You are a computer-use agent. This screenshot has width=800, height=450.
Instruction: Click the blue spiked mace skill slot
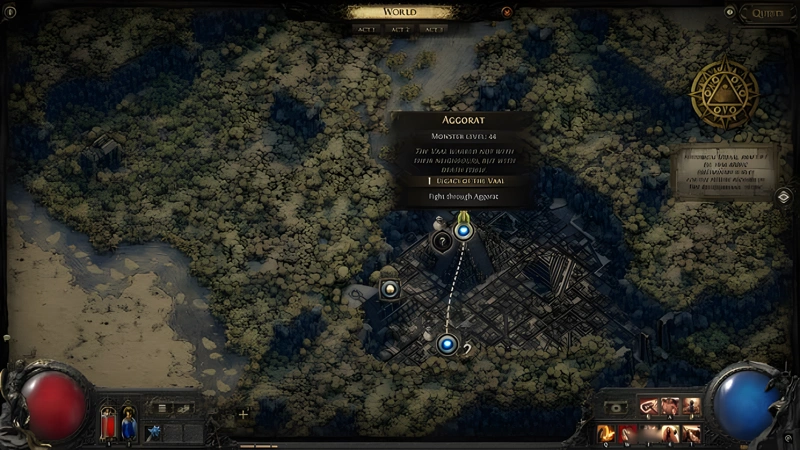(154, 432)
